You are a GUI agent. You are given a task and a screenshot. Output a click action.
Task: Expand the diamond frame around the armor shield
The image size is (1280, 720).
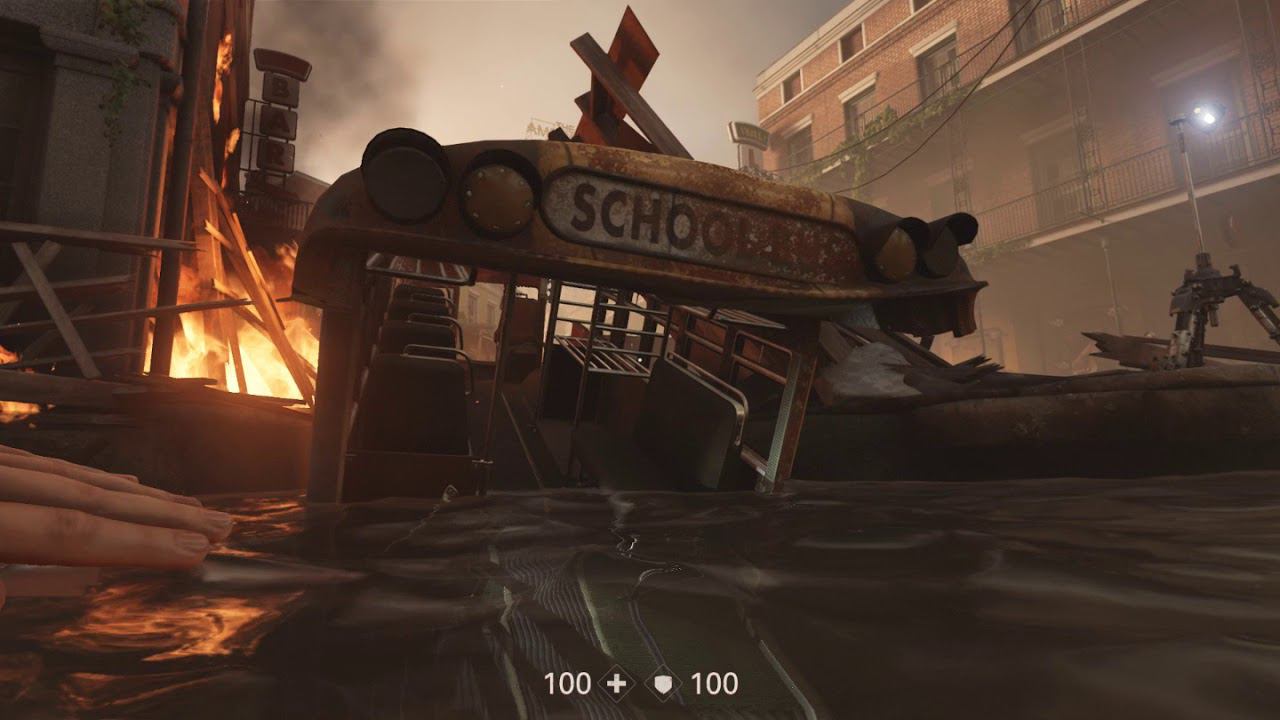coord(662,685)
